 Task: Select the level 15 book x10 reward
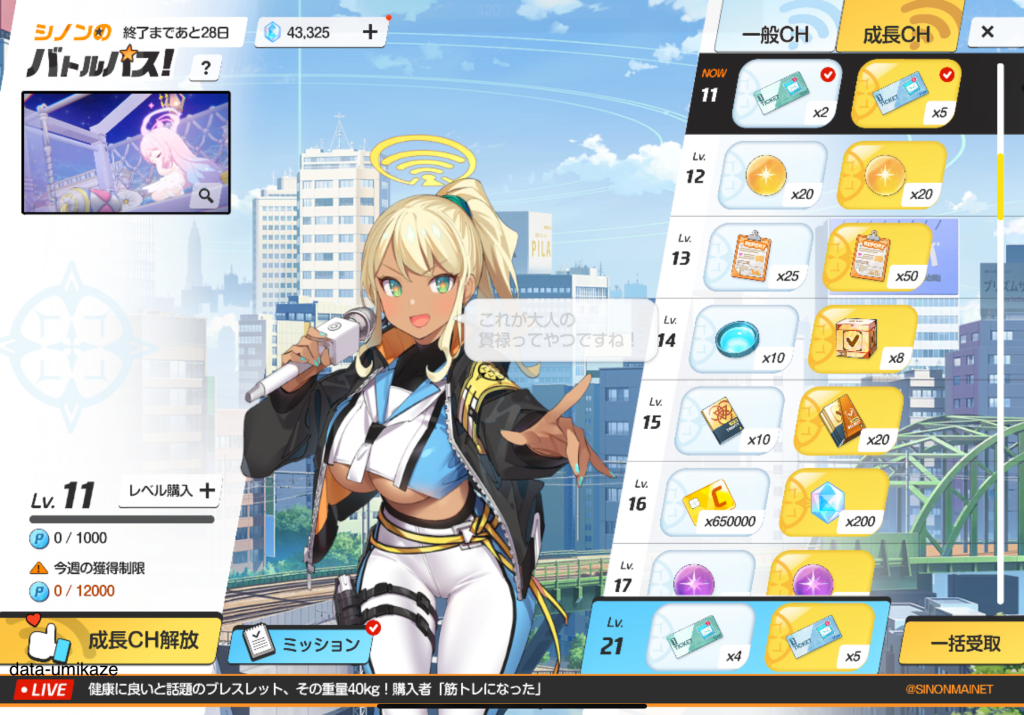(x=728, y=418)
